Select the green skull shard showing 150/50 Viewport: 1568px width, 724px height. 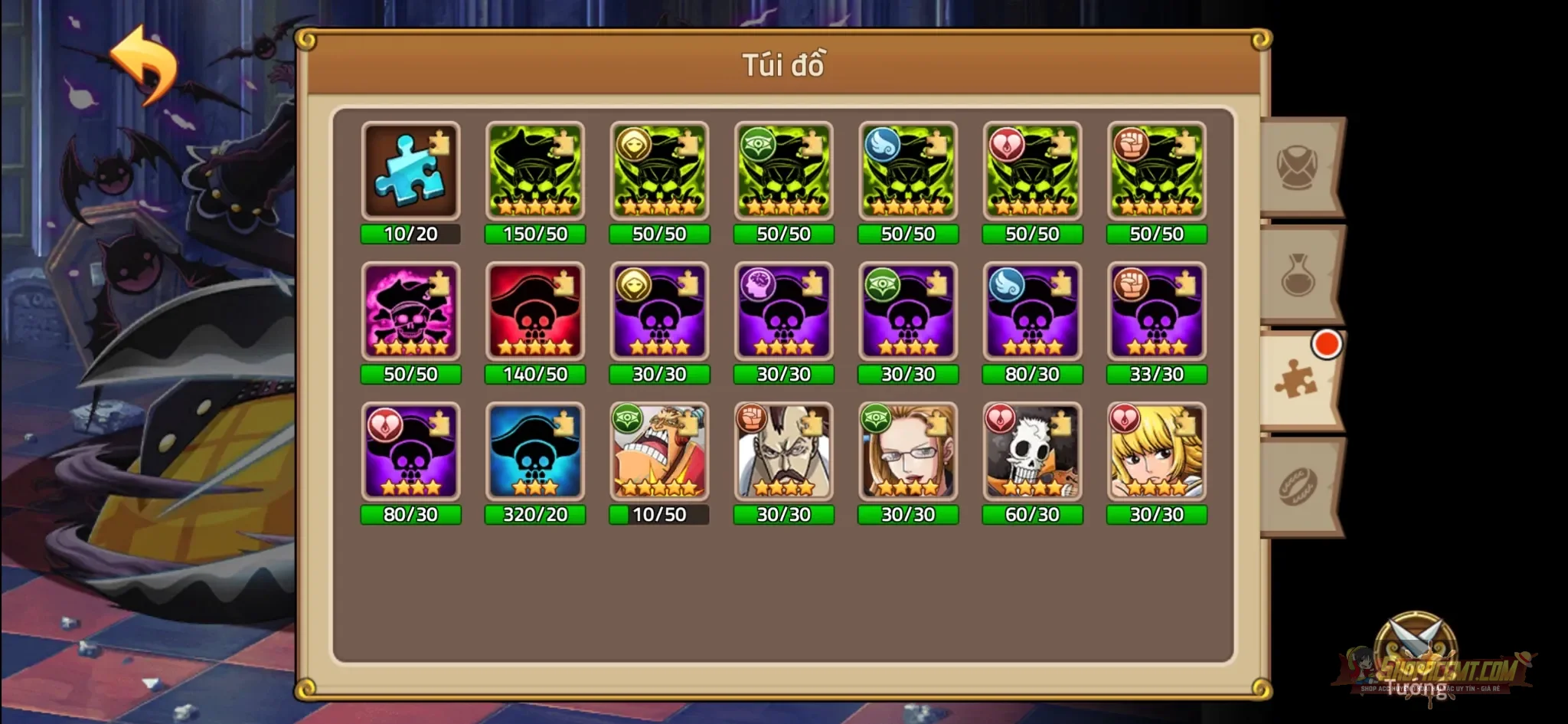[x=535, y=170]
